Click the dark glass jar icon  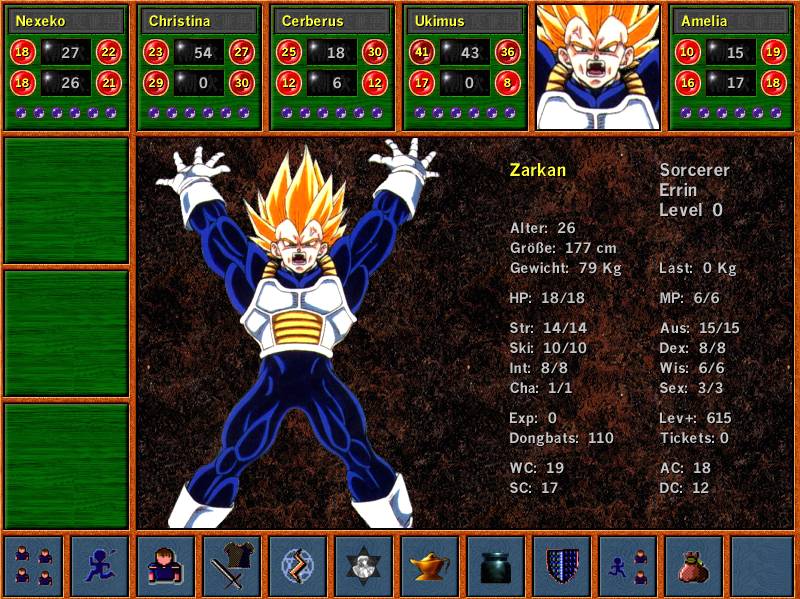[496, 565]
